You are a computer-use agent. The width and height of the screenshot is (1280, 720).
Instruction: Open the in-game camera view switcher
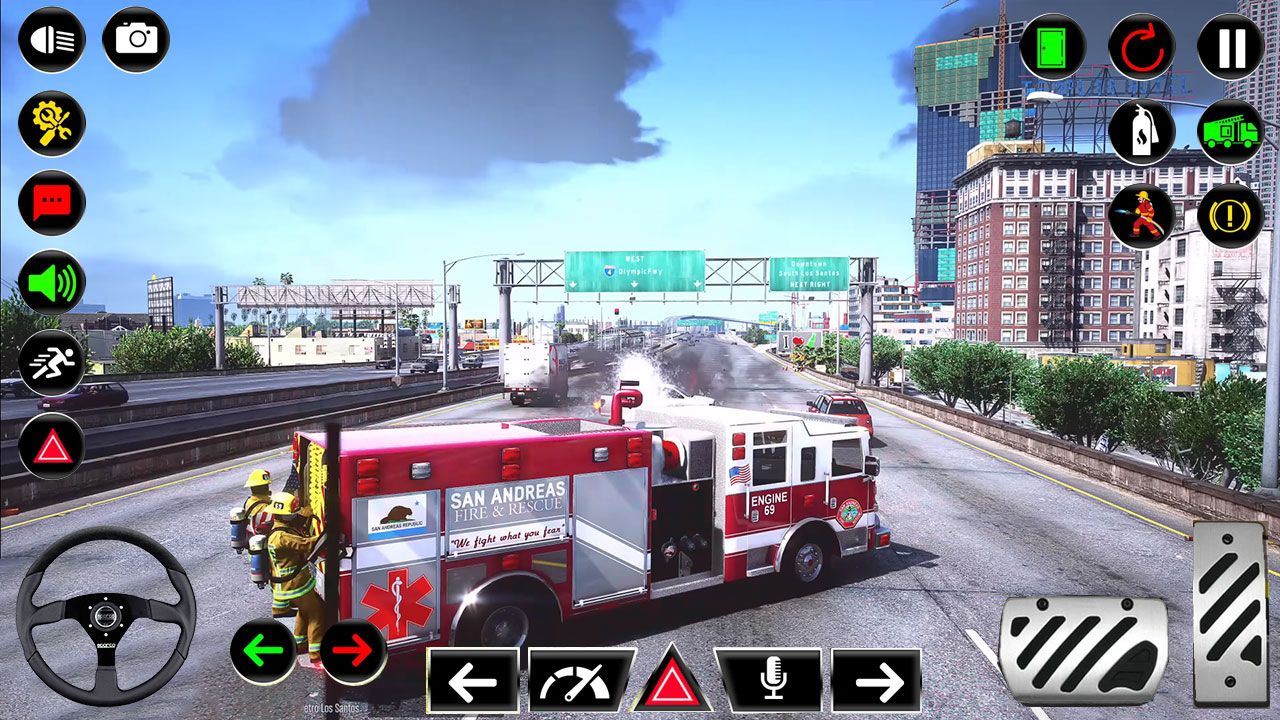[134, 40]
